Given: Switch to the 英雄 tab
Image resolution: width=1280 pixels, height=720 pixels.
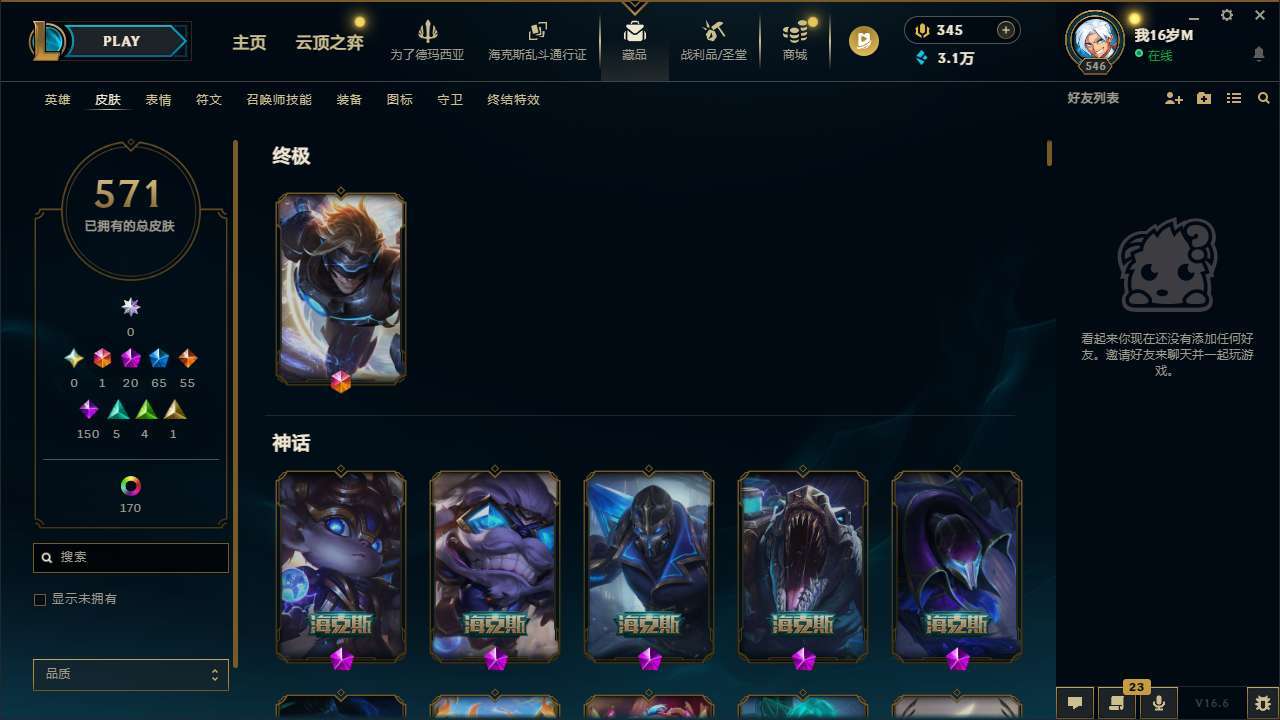Looking at the screenshot, I should coord(57,100).
